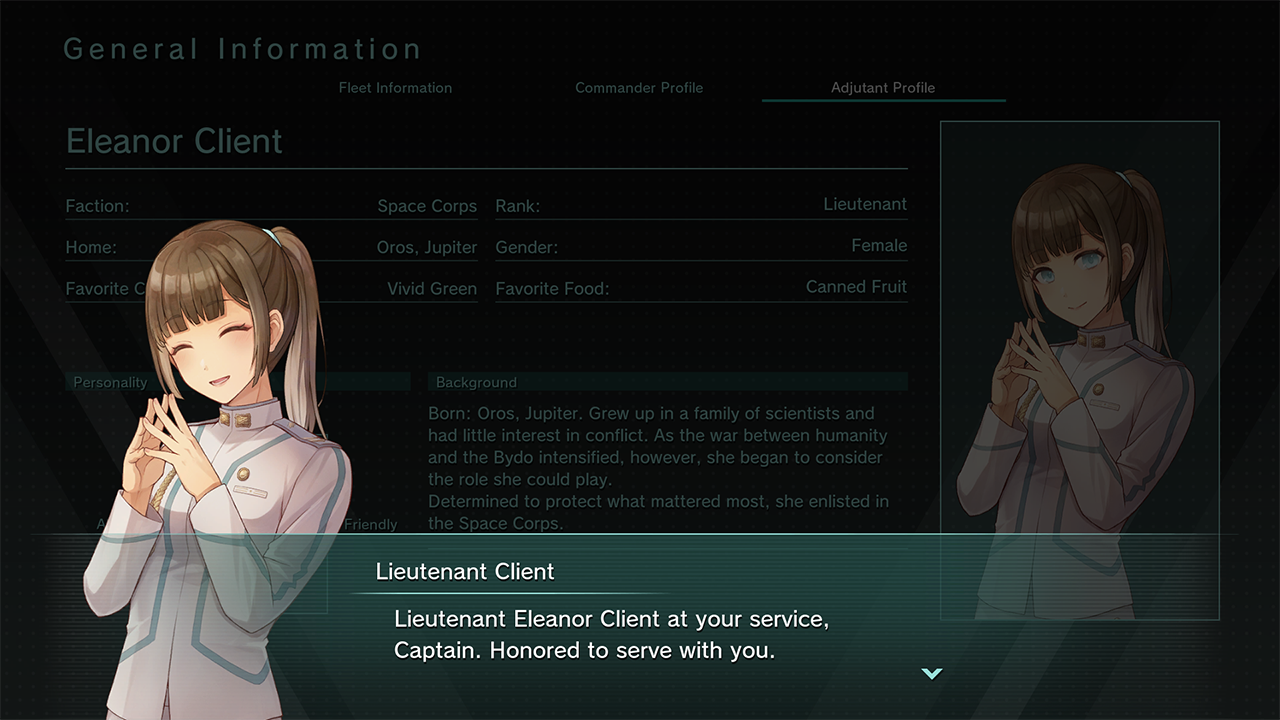The height and width of the screenshot is (720, 1280).
Task: Select the Adjutant Profile tab
Action: [x=883, y=88]
